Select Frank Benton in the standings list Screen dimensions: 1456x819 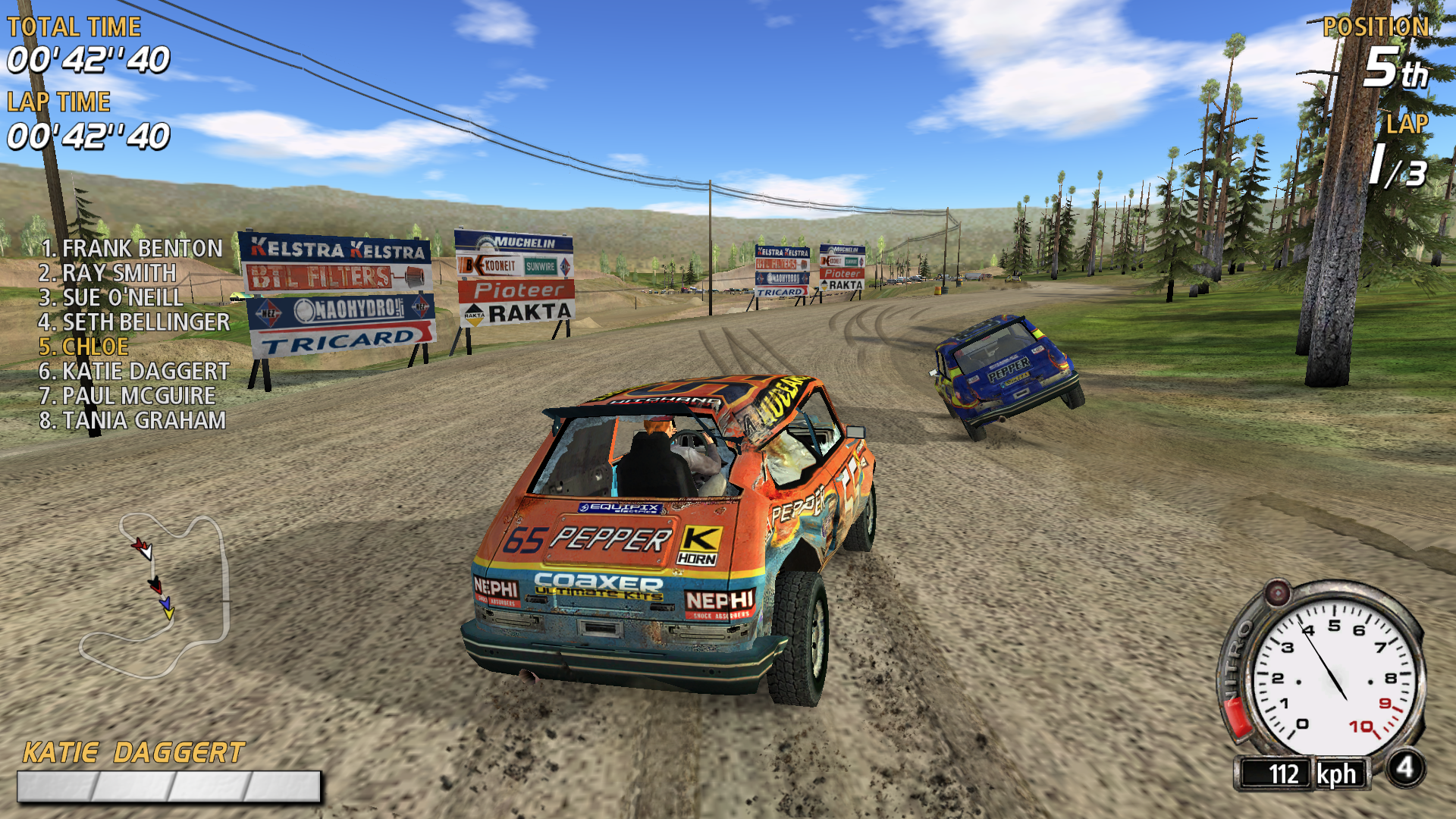(132, 249)
